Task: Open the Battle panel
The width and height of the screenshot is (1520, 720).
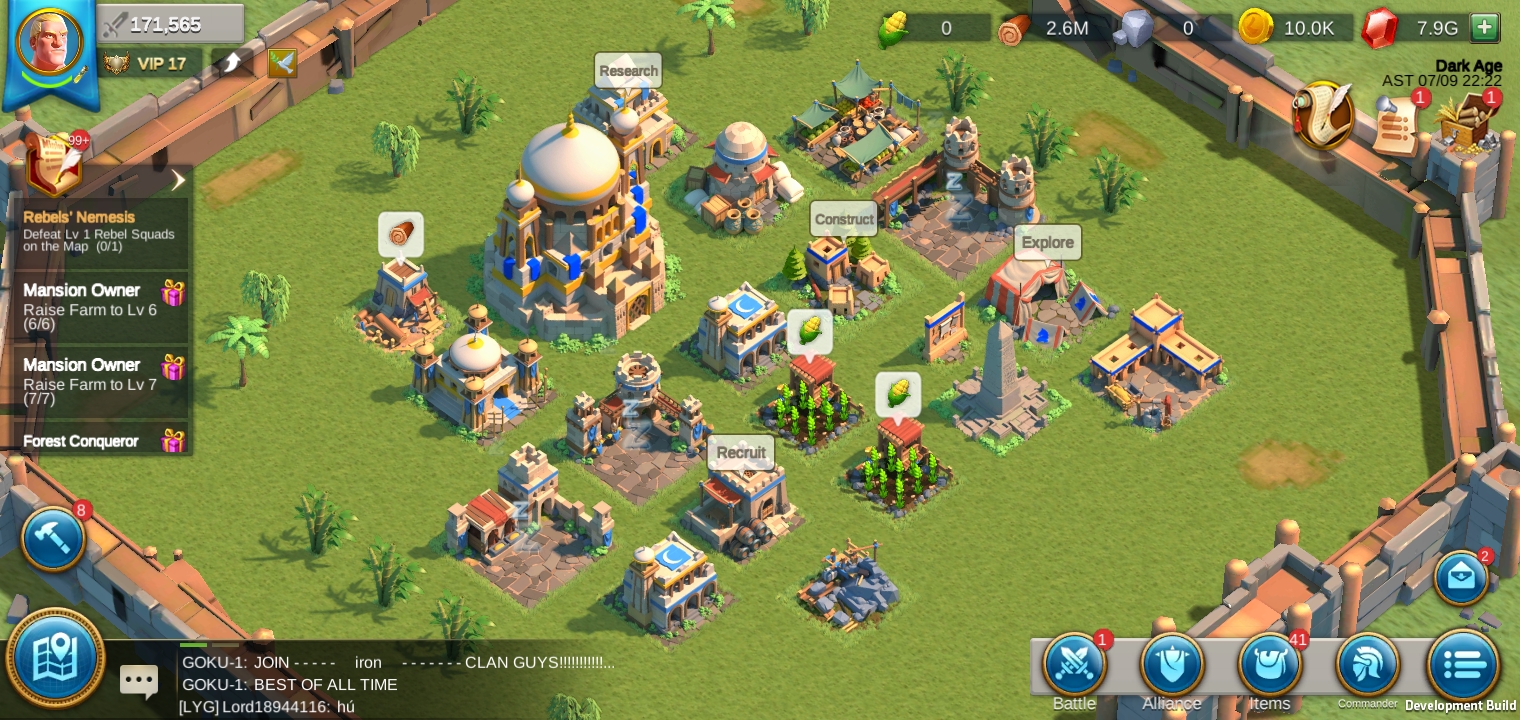Action: tap(1073, 663)
